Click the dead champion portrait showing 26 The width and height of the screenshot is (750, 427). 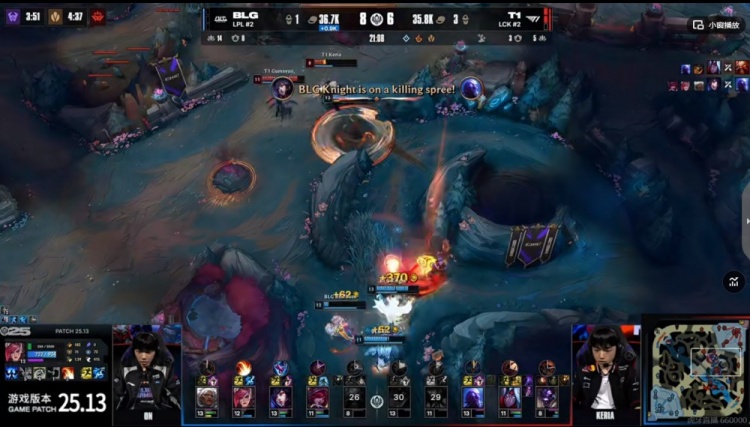pyautogui.click(x=352, y=397)
